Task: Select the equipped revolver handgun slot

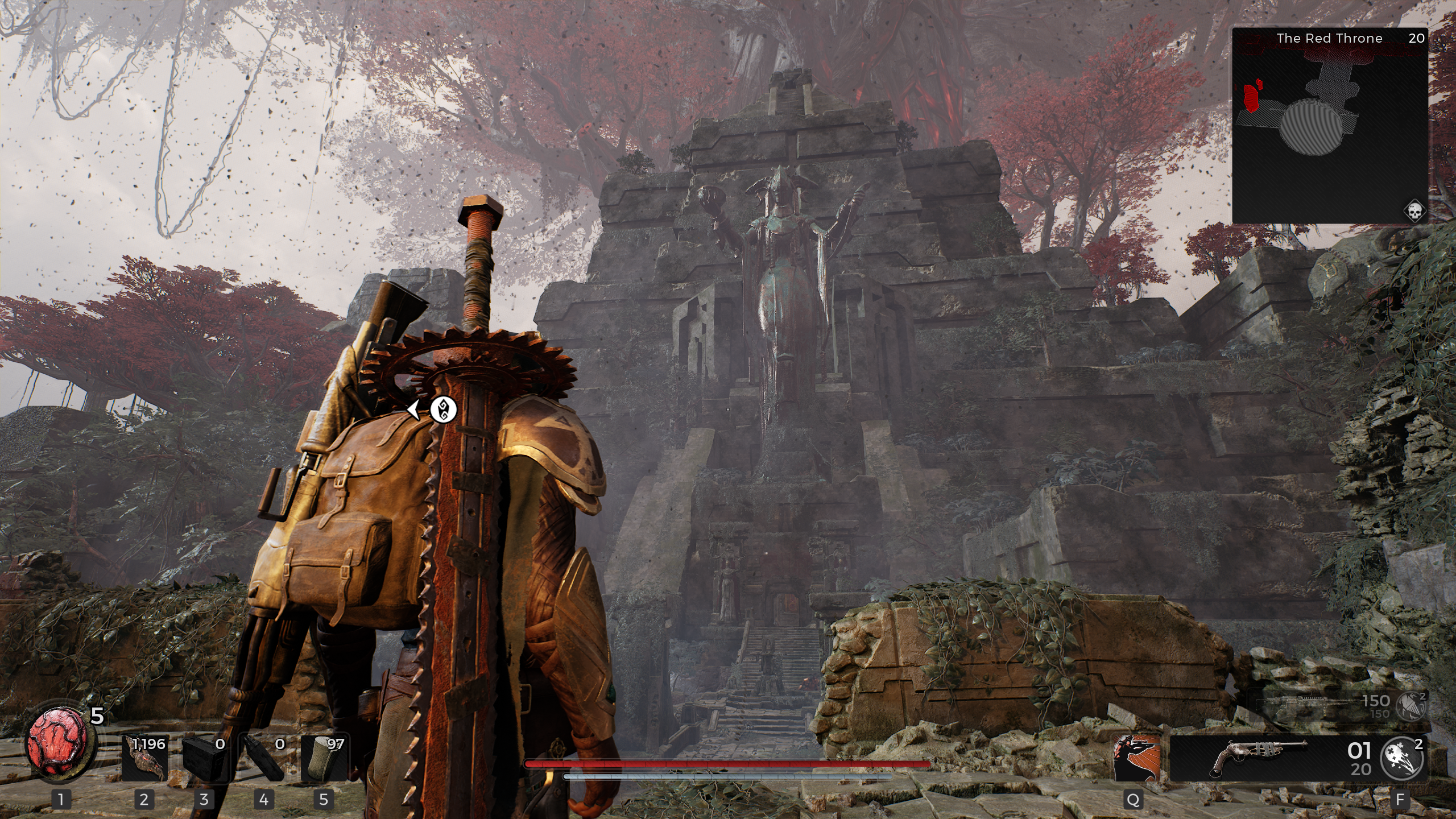Action: 1258,758
